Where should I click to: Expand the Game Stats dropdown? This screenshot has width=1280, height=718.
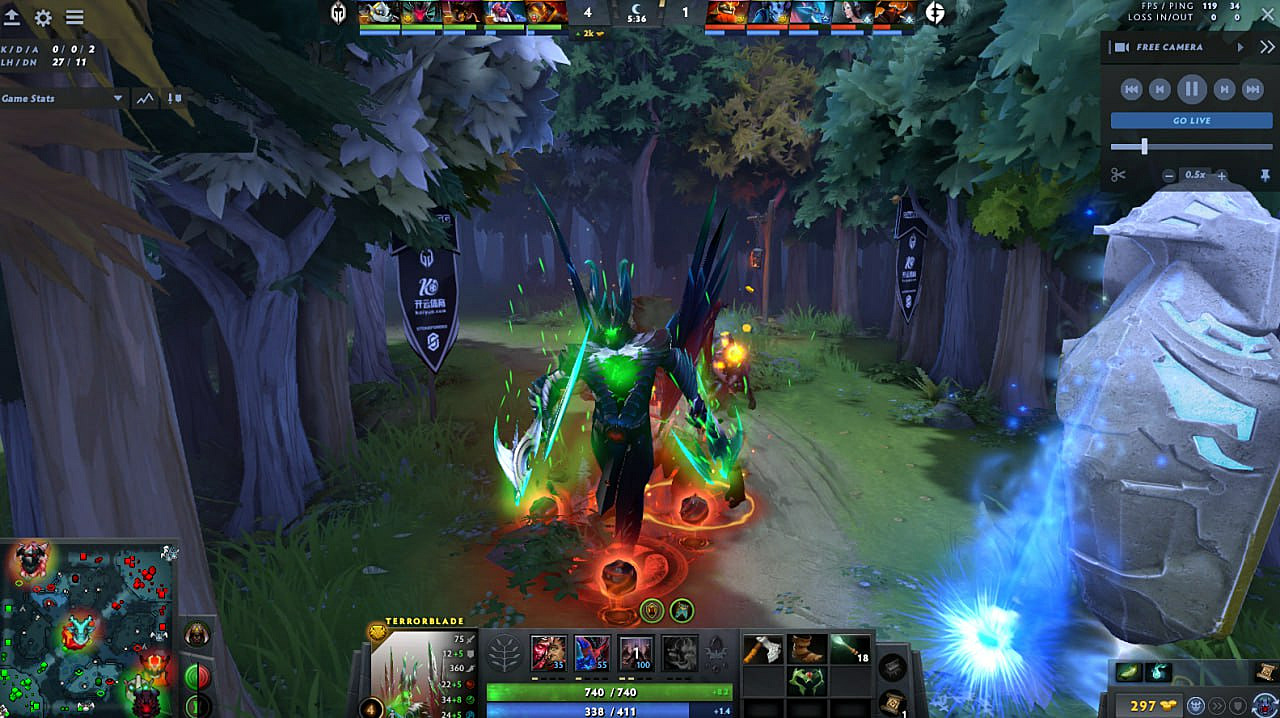coord(118,98)
